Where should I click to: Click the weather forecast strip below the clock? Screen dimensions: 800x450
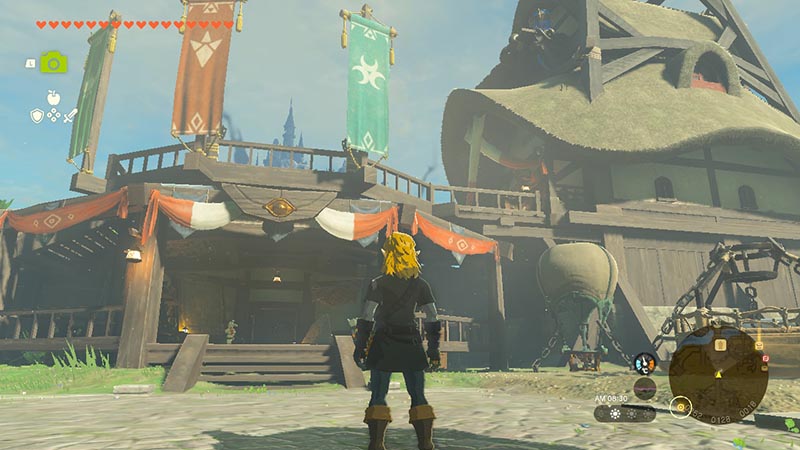(x=624, y=412)
